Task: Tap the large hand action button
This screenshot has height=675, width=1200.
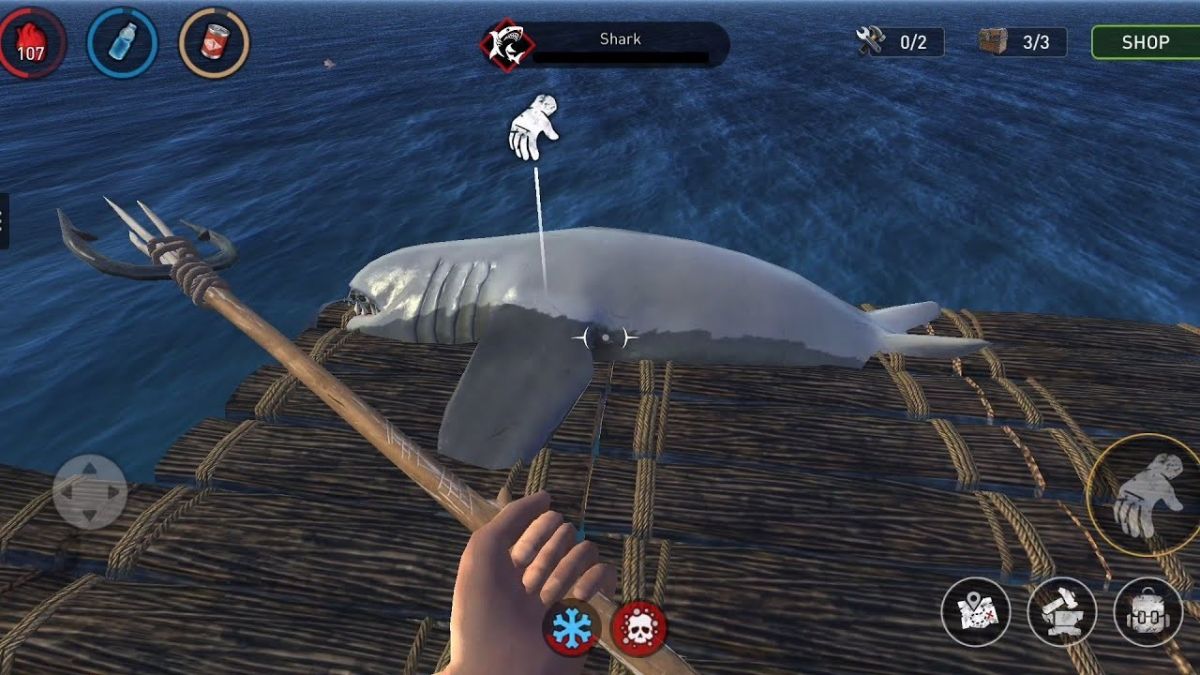Action: pos(1142,496)
